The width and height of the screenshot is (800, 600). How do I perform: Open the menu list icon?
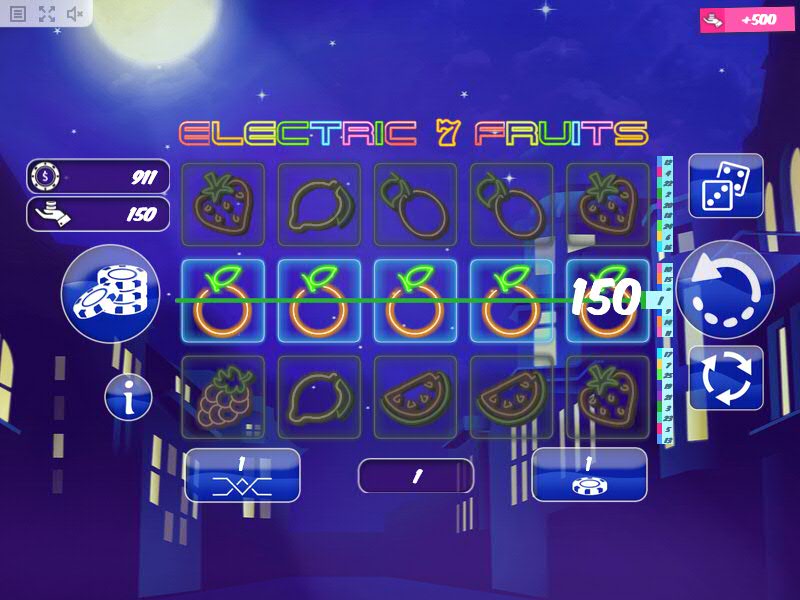[x=18, y=14]
